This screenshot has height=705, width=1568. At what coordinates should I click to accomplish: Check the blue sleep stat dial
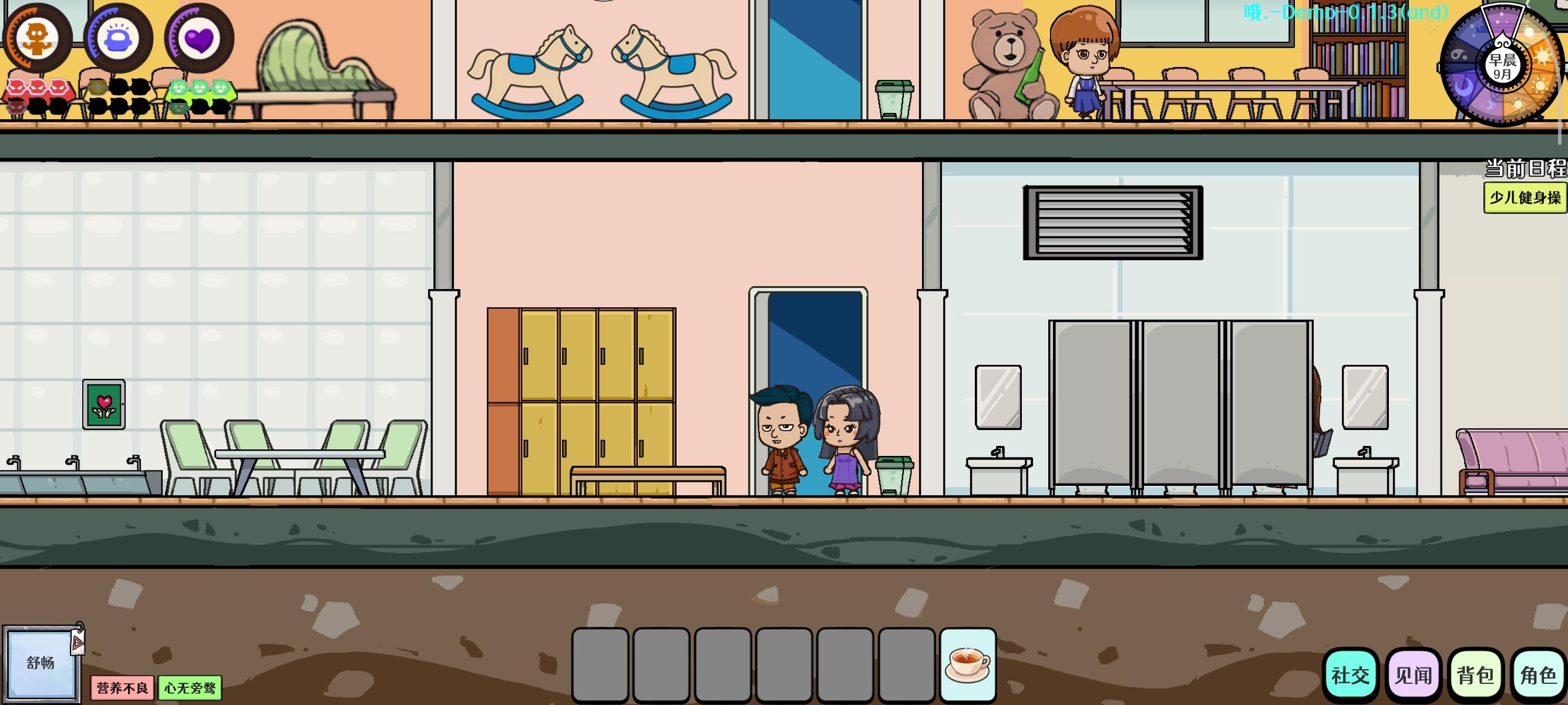120,38
